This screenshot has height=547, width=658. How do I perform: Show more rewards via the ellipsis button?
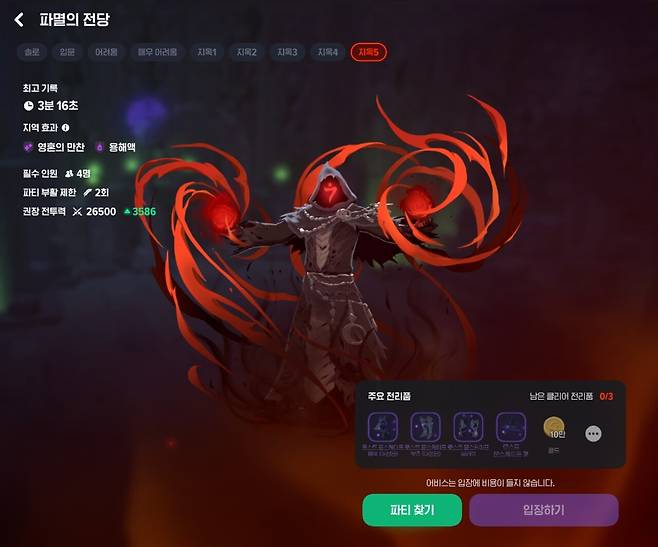(x=593, y=434)
